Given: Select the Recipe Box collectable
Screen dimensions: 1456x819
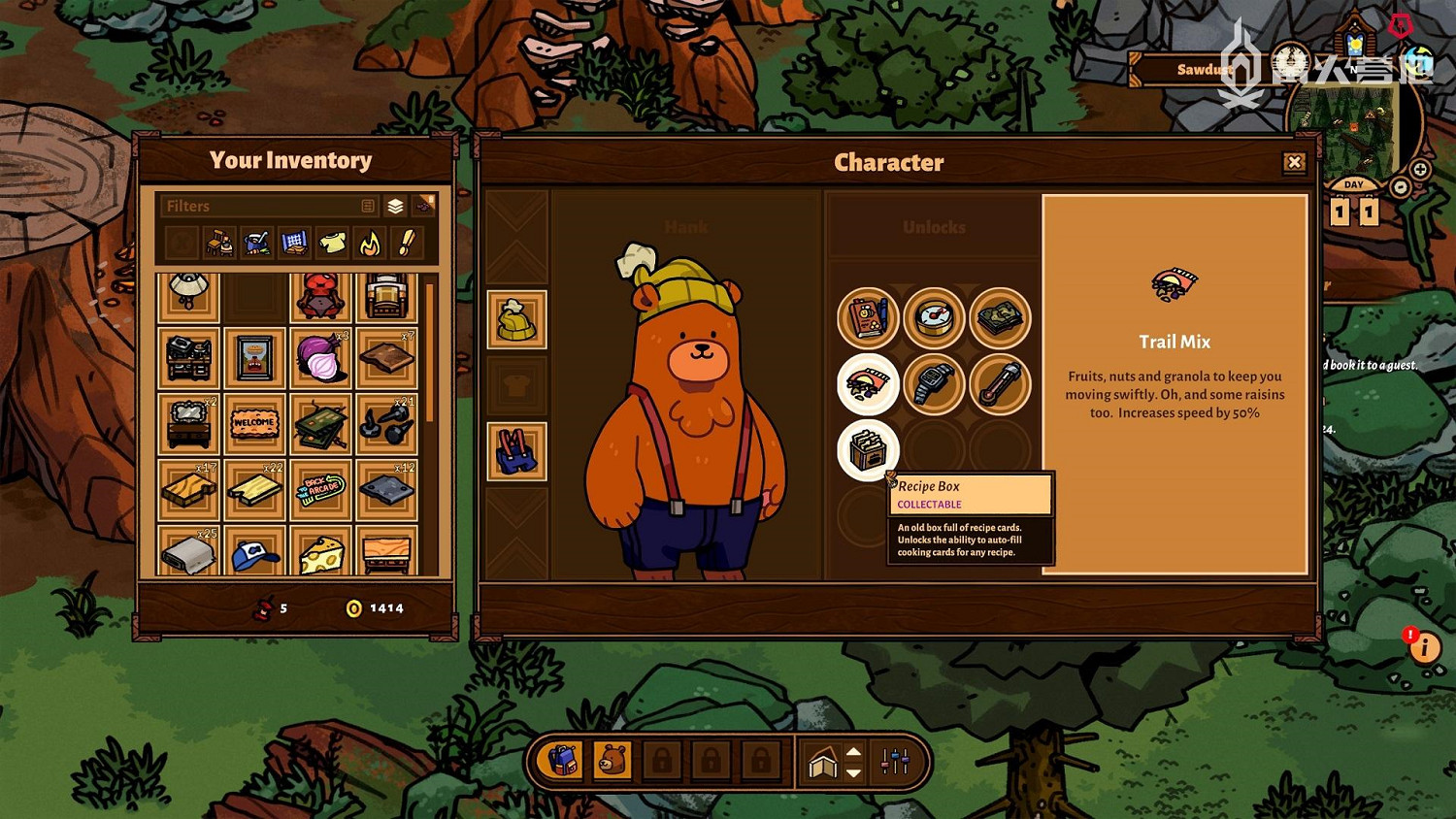Looking at the screenshot, I should (868, 449).
